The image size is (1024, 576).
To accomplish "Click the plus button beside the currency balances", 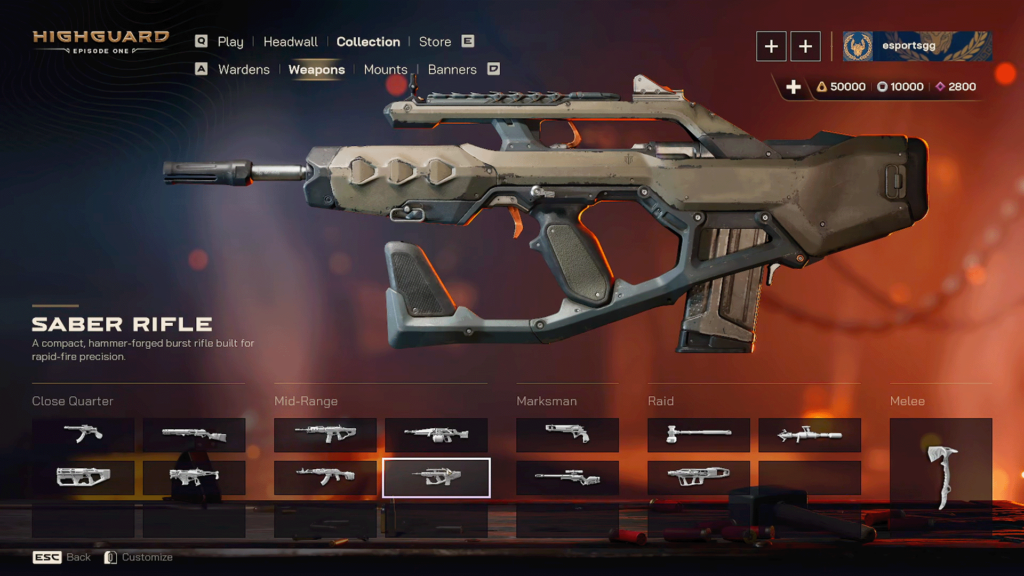I will tap(793, 87).
